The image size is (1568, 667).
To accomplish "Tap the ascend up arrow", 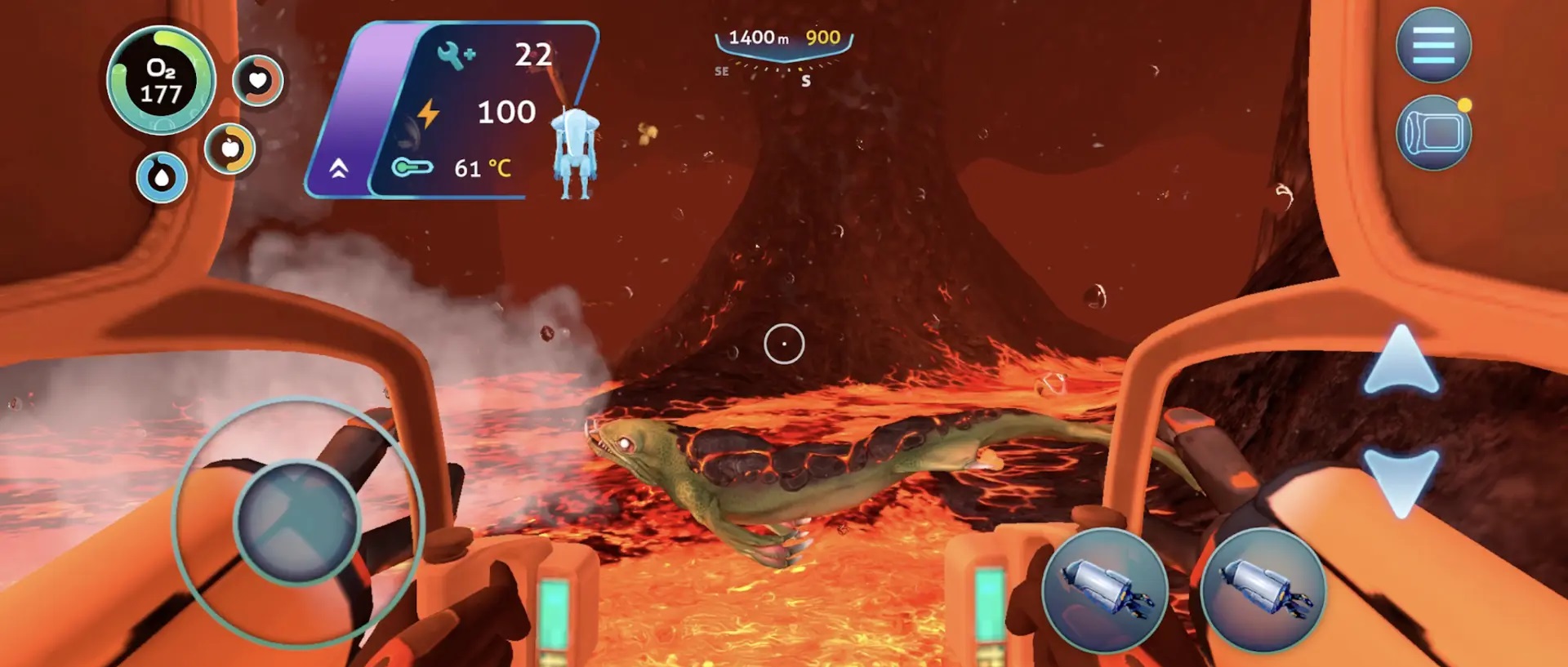I will pos(1401,360).
